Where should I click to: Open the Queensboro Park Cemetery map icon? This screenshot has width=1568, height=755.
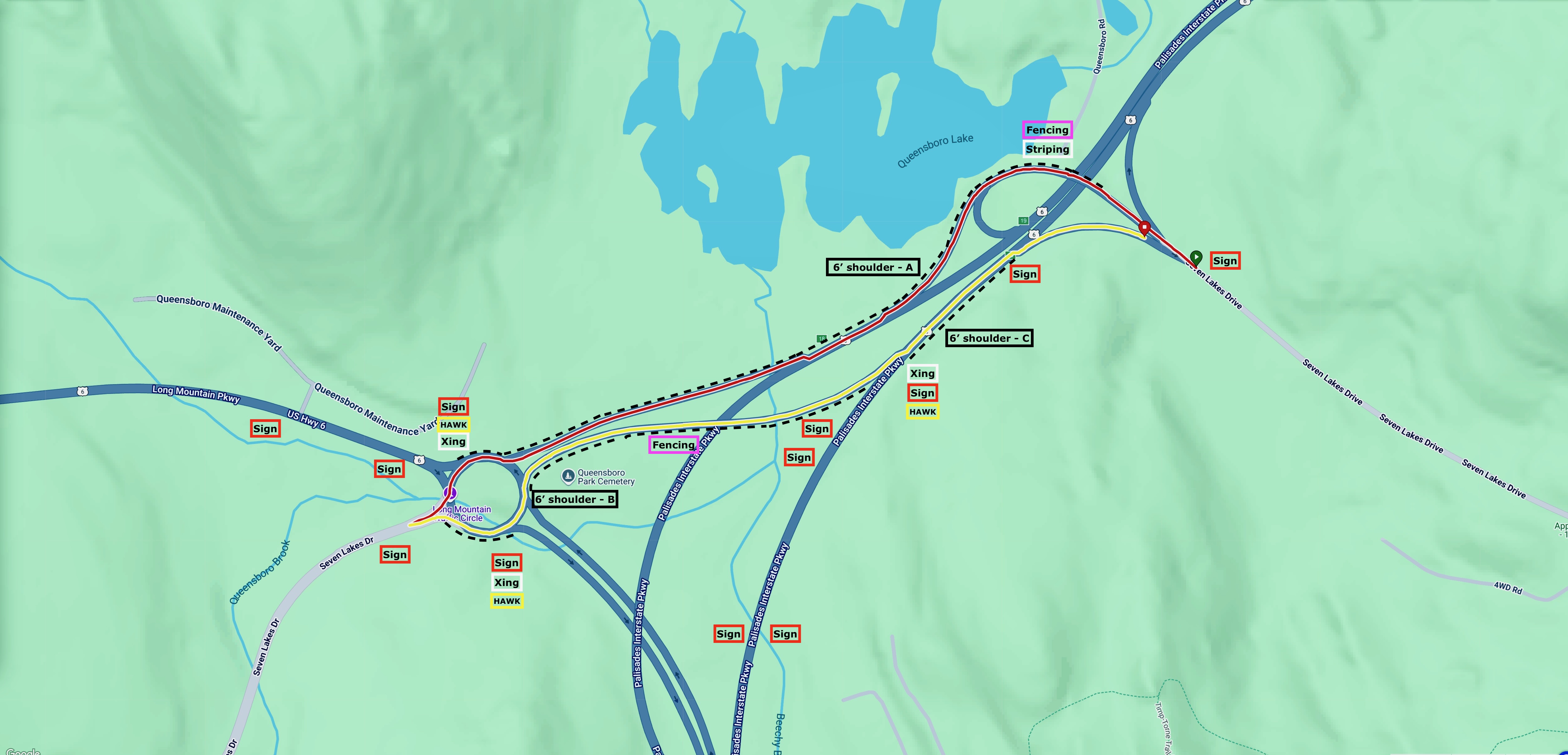(x=568, y=476)
